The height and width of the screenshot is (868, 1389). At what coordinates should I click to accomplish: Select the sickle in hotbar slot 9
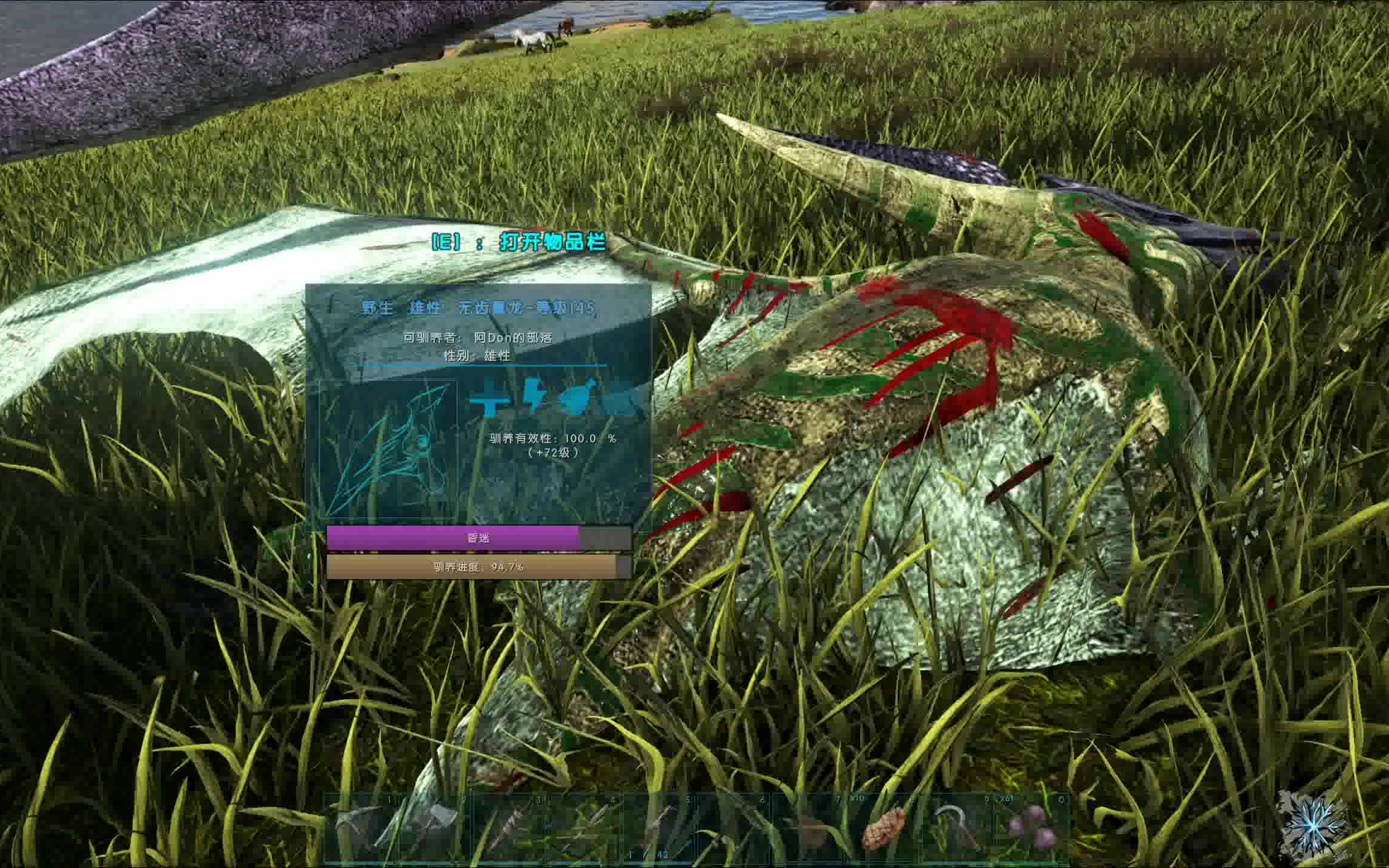957,828
